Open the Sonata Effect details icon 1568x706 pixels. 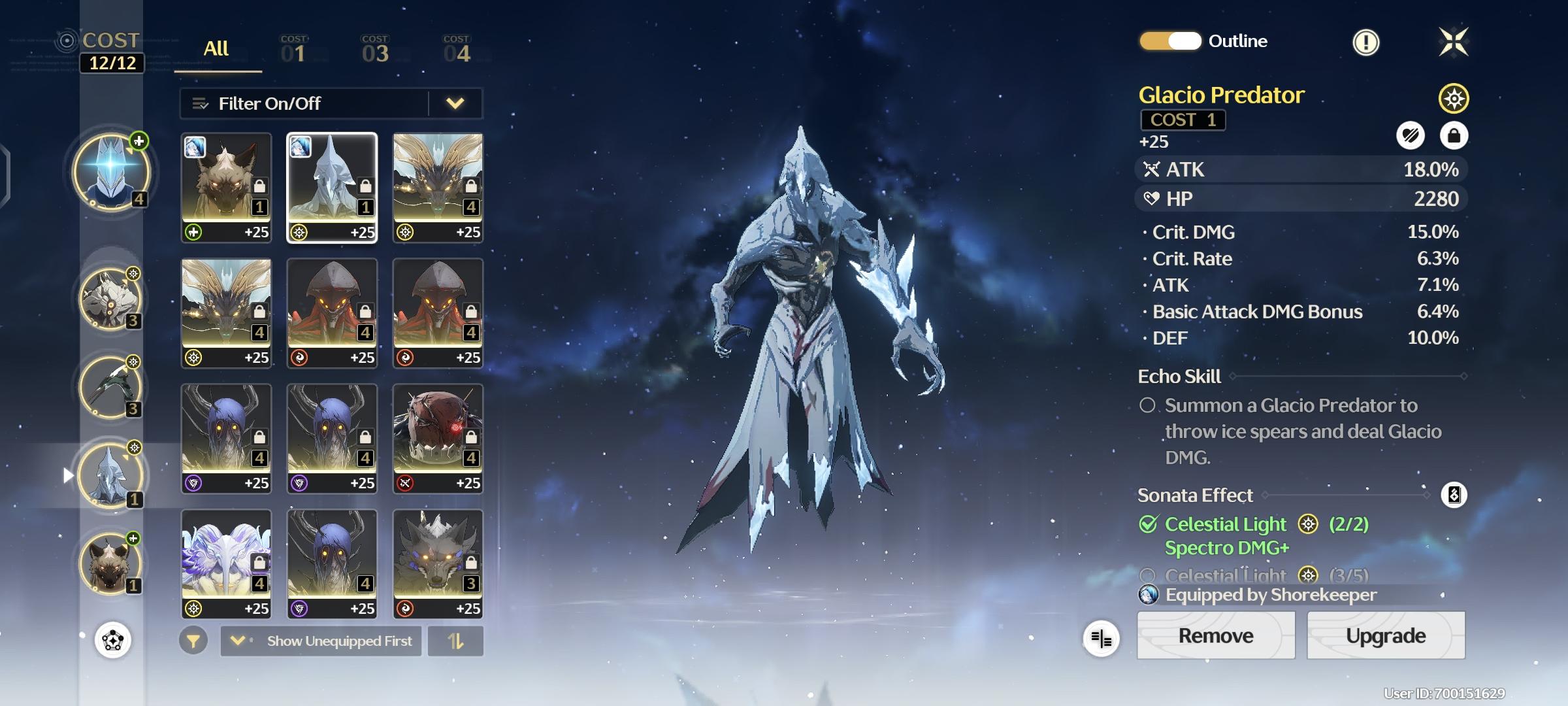tap(1454, 495)
